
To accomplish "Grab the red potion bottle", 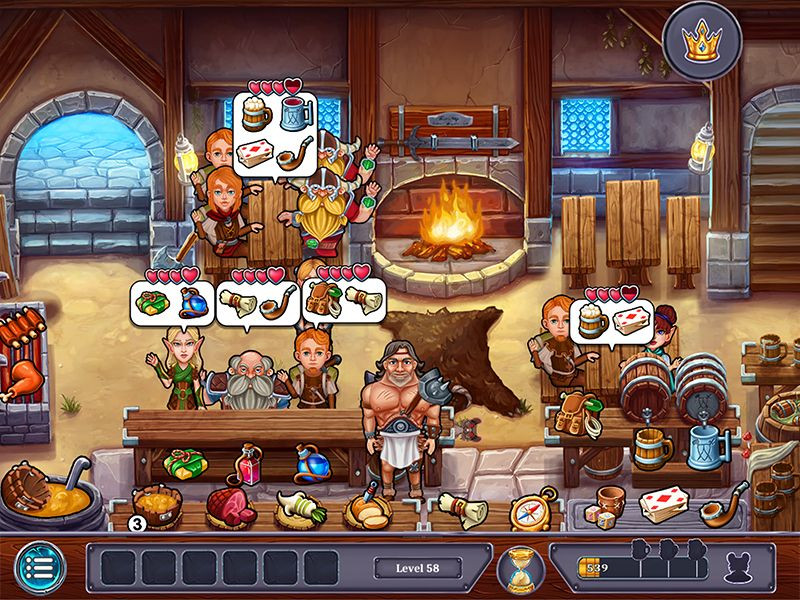I will 245,464.
